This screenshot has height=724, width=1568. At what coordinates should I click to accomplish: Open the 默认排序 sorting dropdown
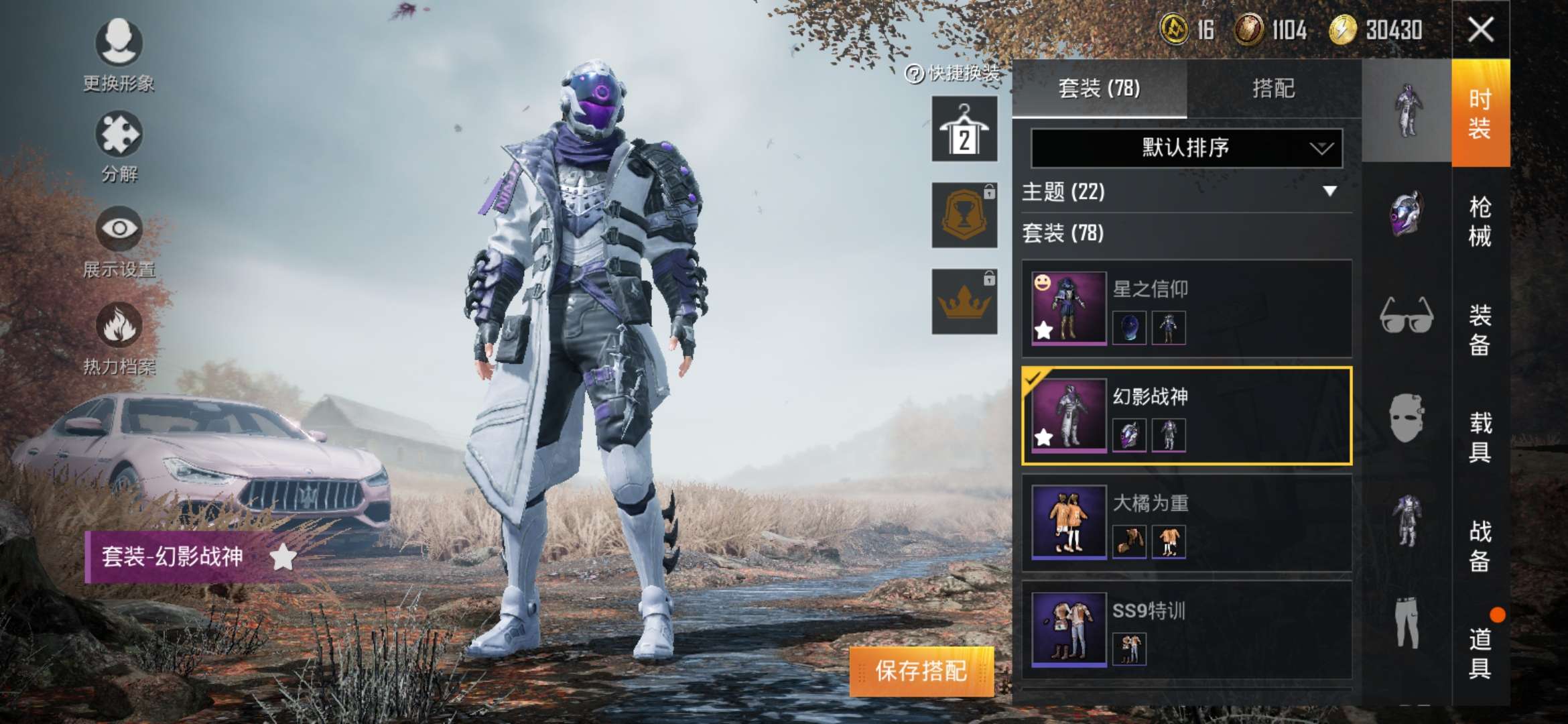click(x=1186, y=149)
